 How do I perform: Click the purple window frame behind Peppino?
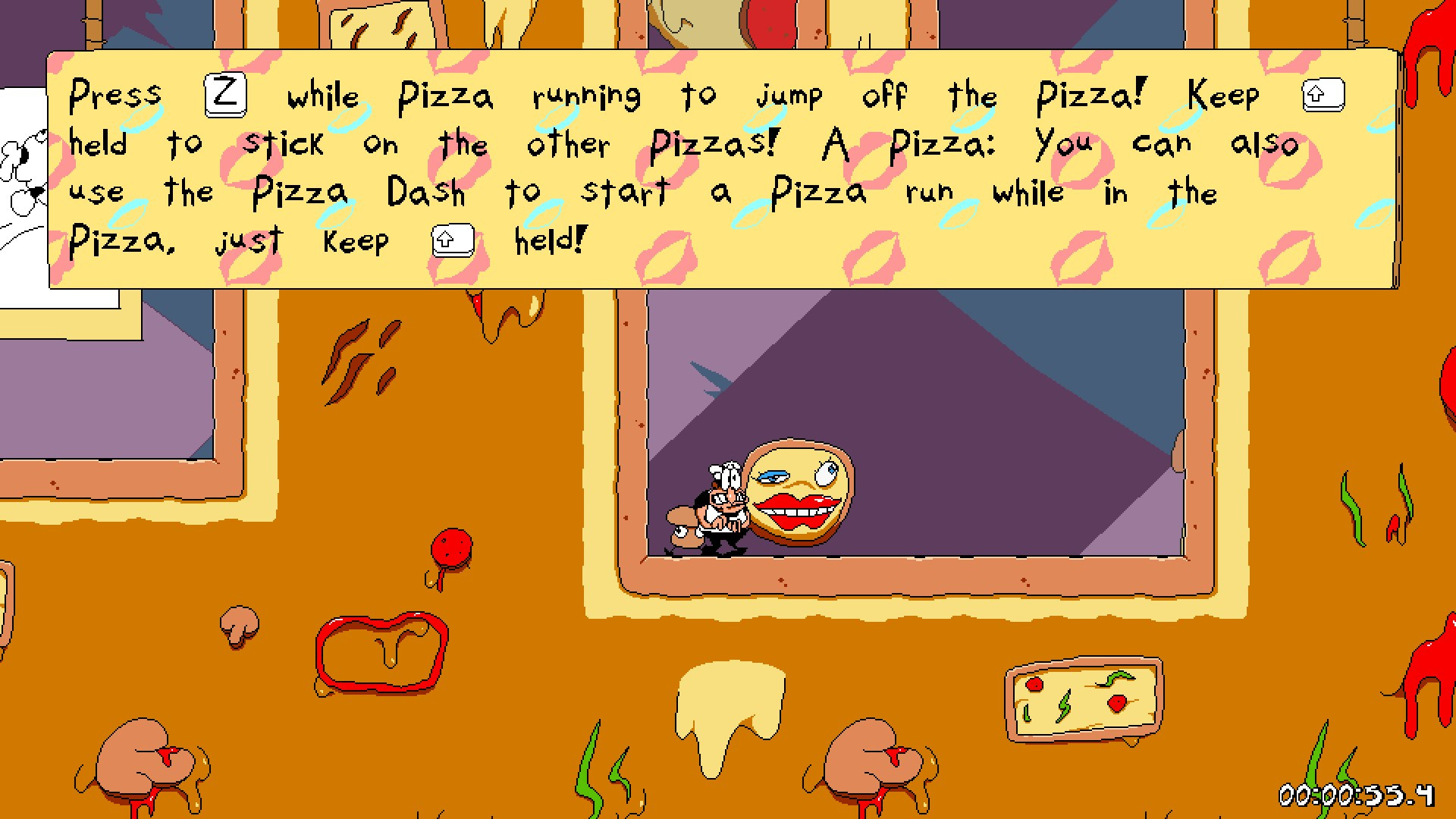point(910,417)
